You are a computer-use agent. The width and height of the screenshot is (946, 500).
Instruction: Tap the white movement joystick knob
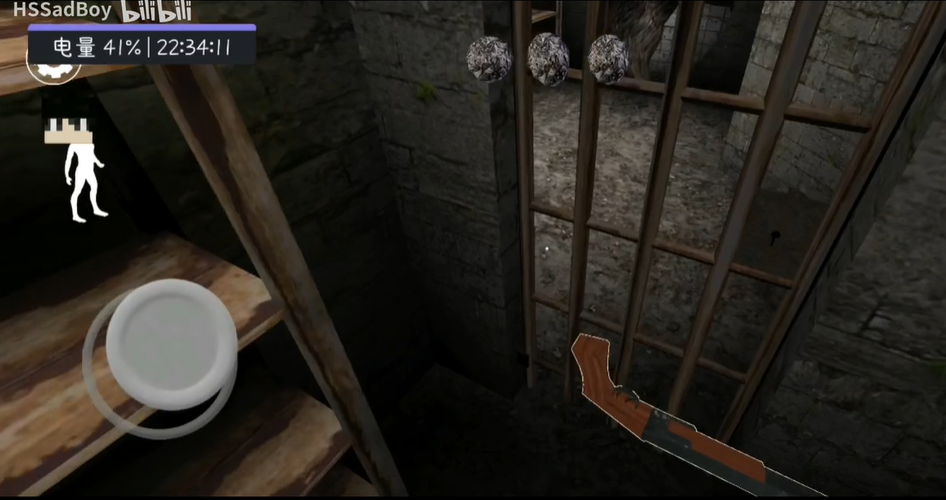point(171,332)
